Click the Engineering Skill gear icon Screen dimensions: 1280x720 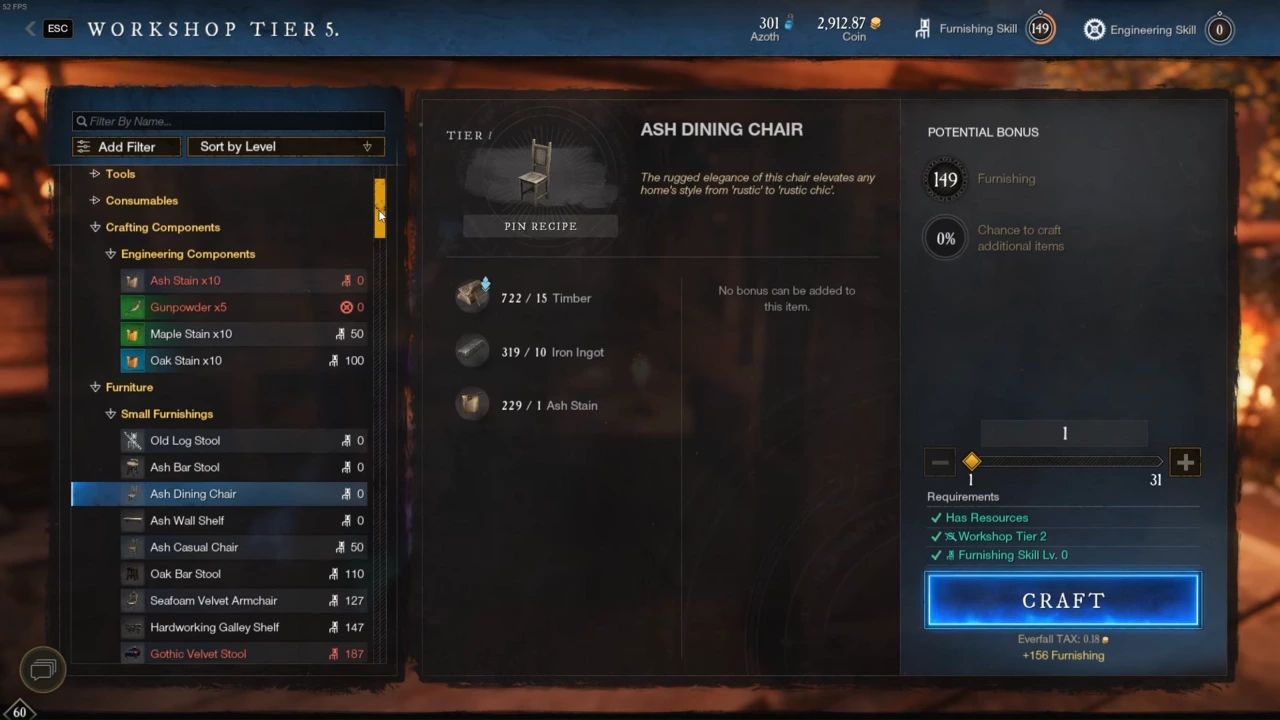[1094, 29]
